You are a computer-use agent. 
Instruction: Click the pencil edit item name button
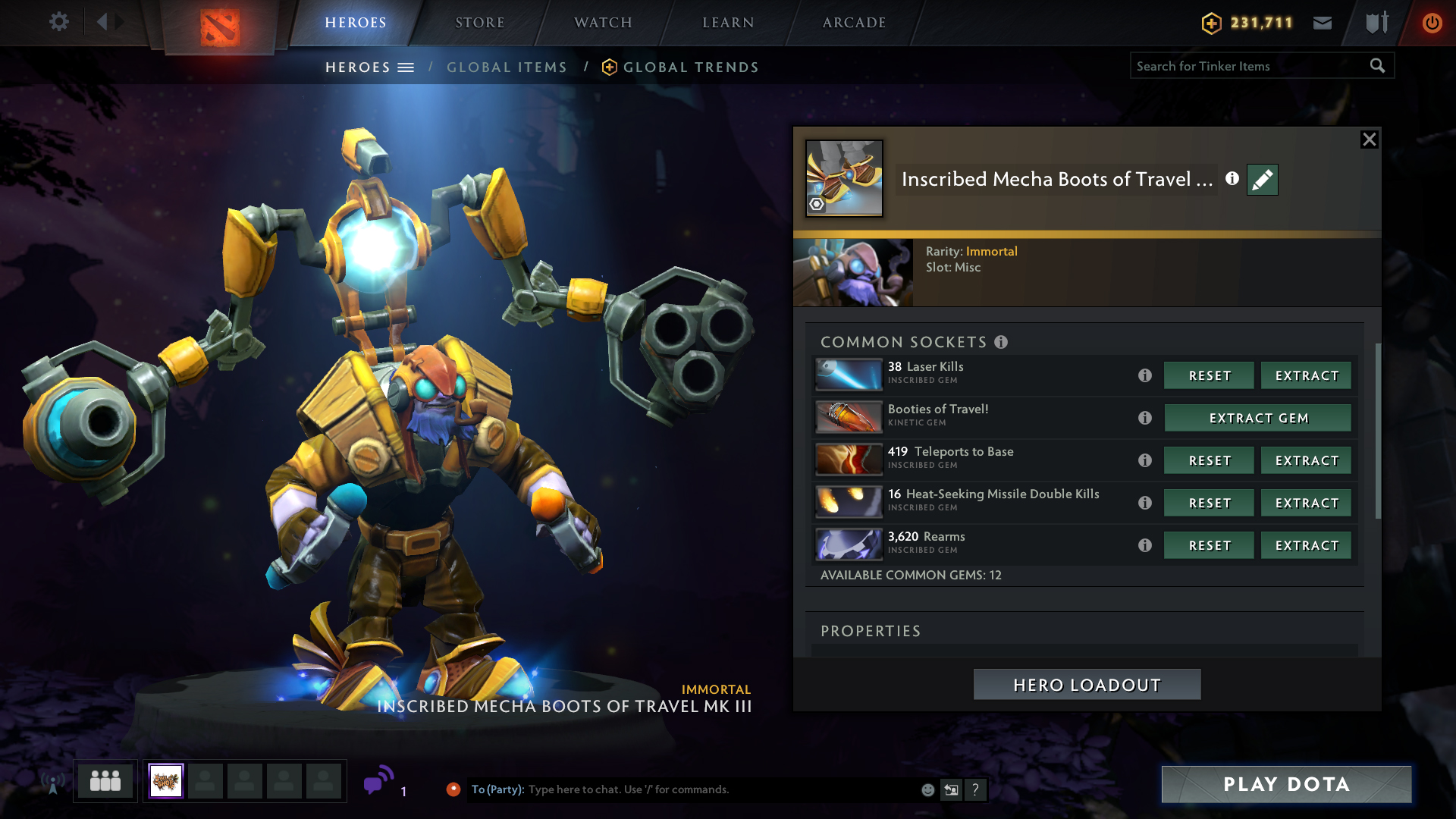(x=1262, y=180)
